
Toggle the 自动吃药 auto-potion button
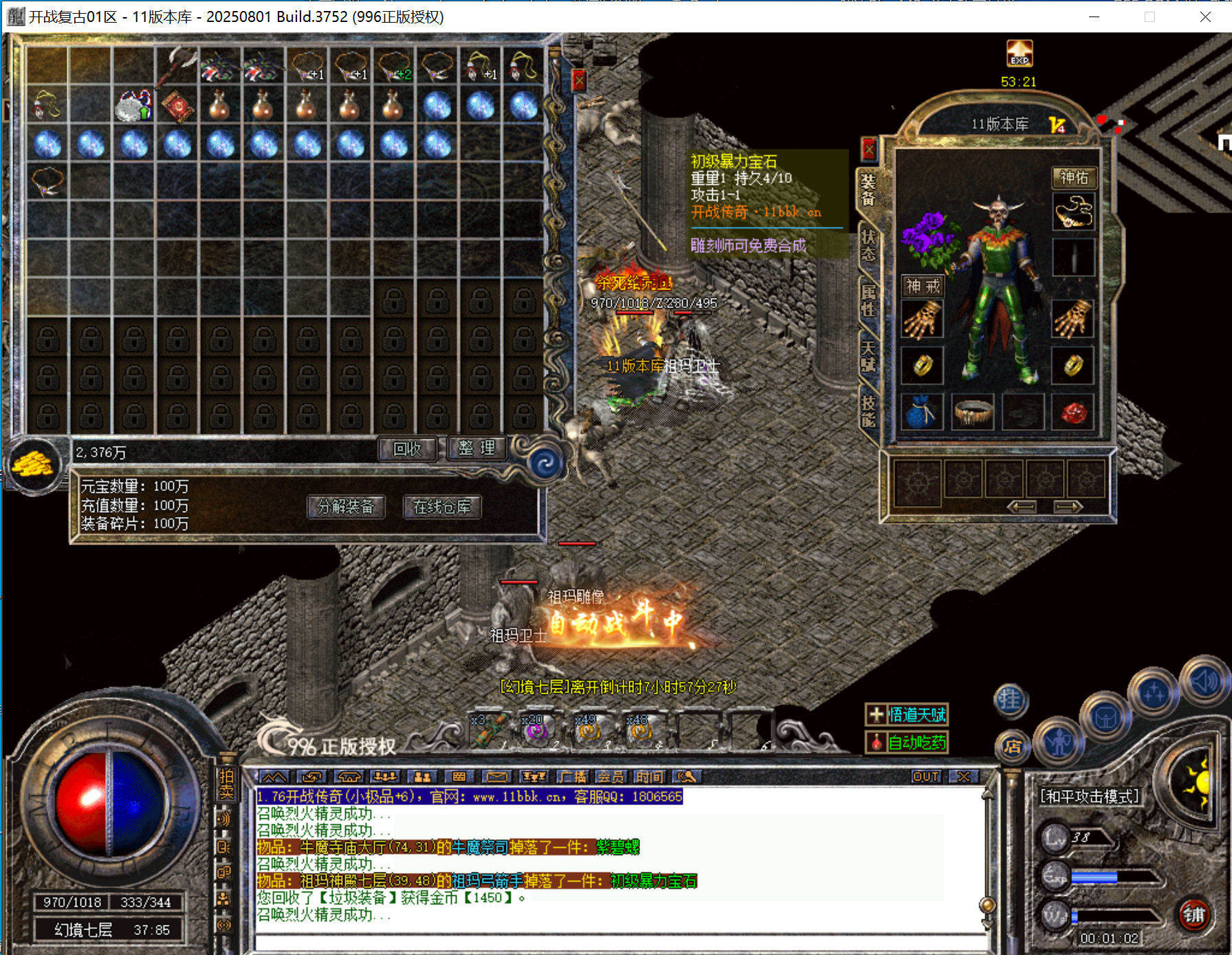(907, 743)
